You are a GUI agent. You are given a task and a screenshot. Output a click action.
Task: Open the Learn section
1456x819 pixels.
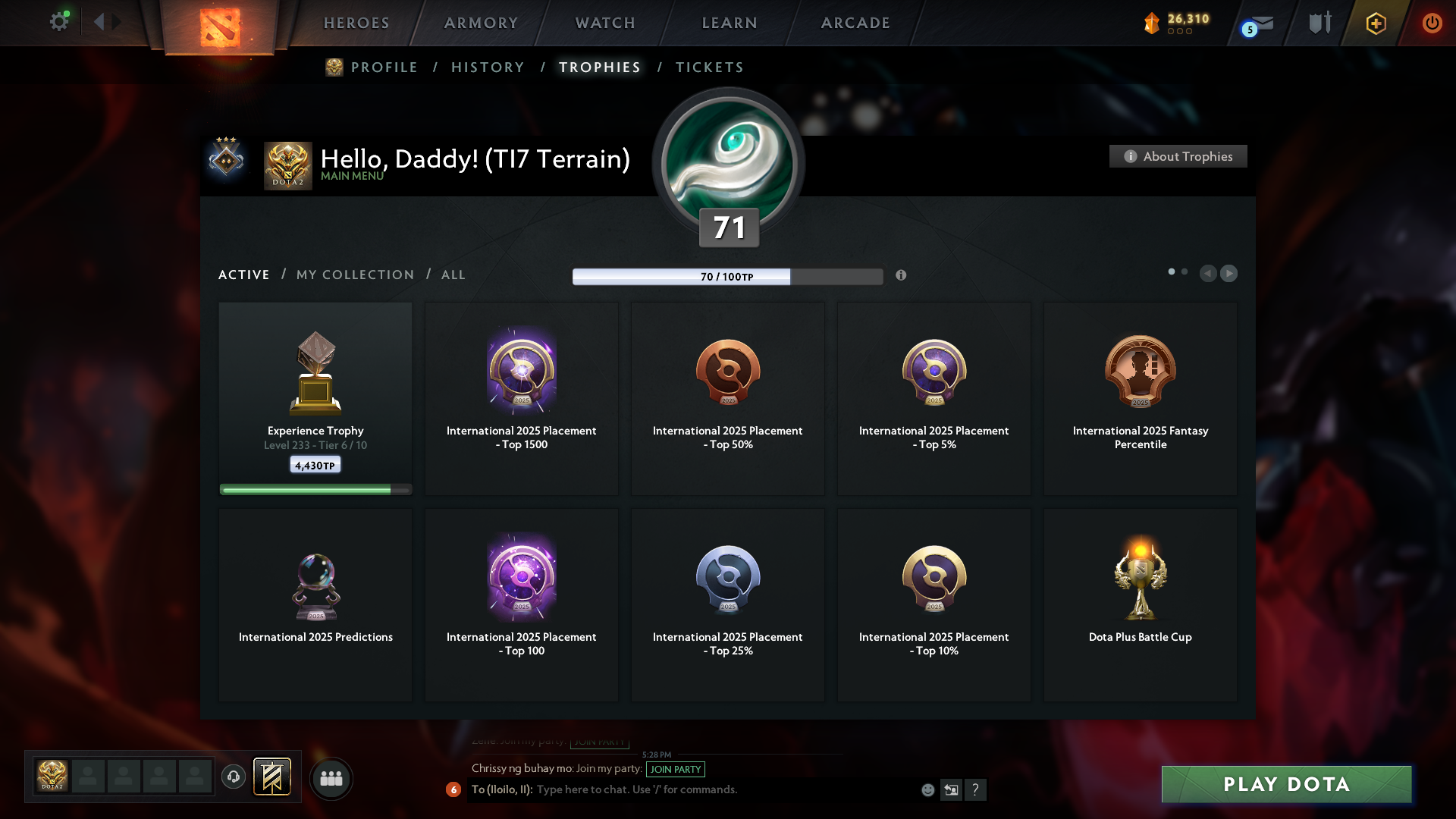pos(730,23)
